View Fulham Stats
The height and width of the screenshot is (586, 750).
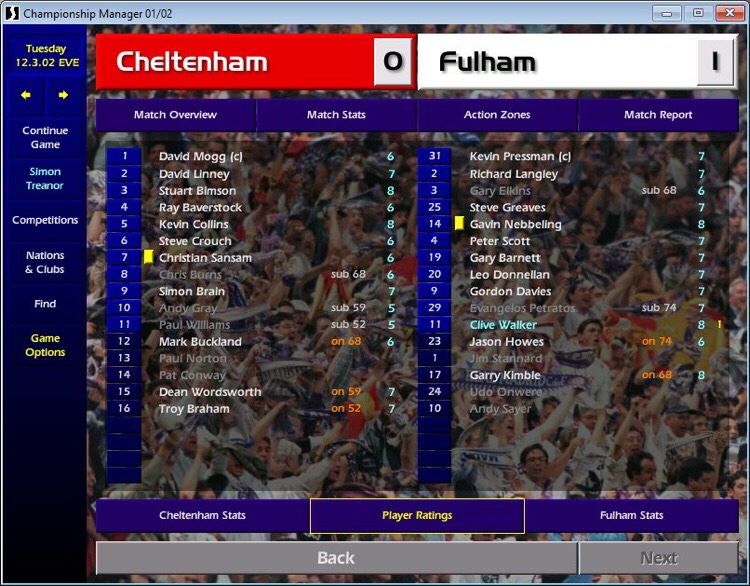click(x=631, y=516)
